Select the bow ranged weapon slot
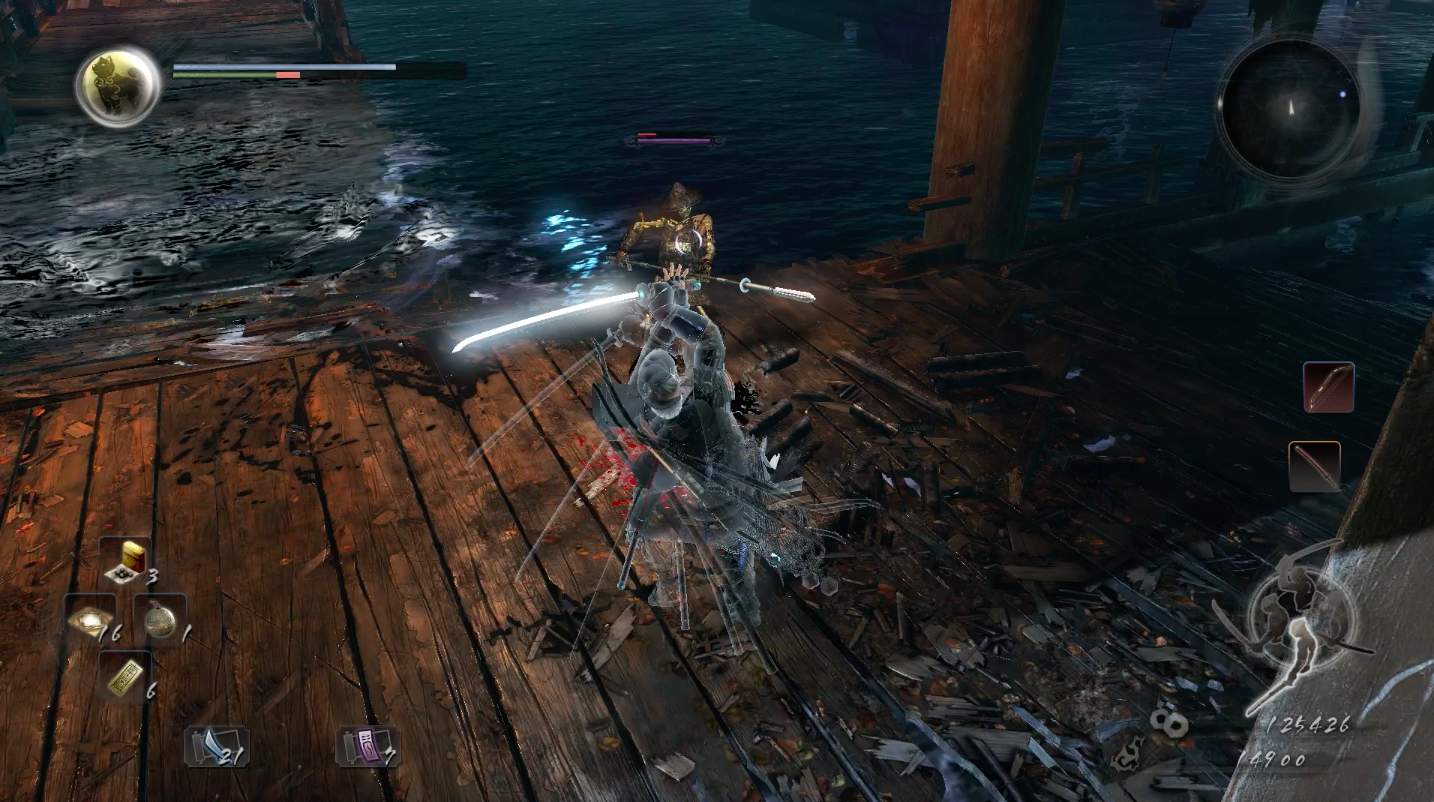Screen dimensions: 1434x802 [x=1328, y=388]
